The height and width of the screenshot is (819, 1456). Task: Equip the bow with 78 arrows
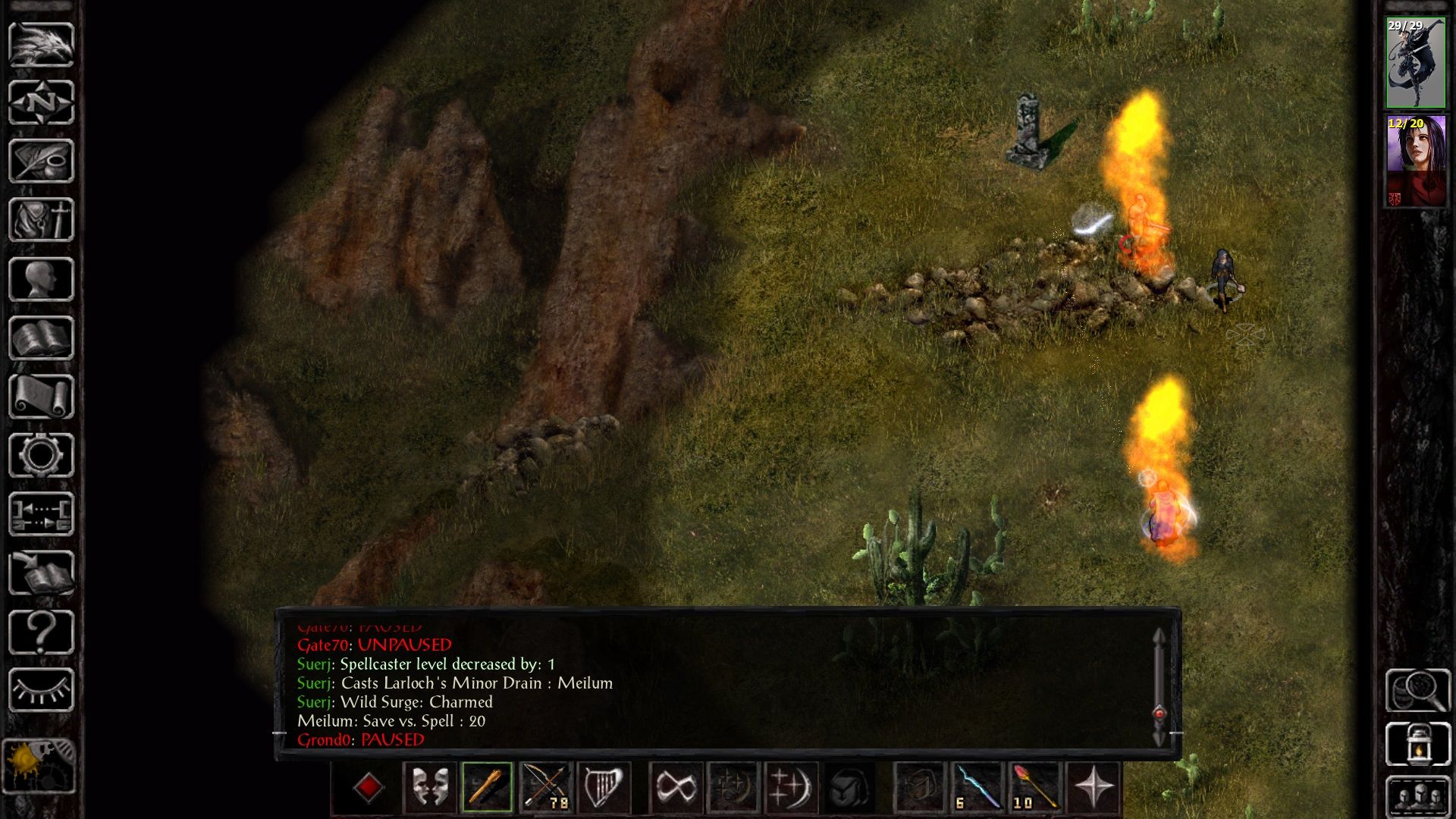click(545, 787)
